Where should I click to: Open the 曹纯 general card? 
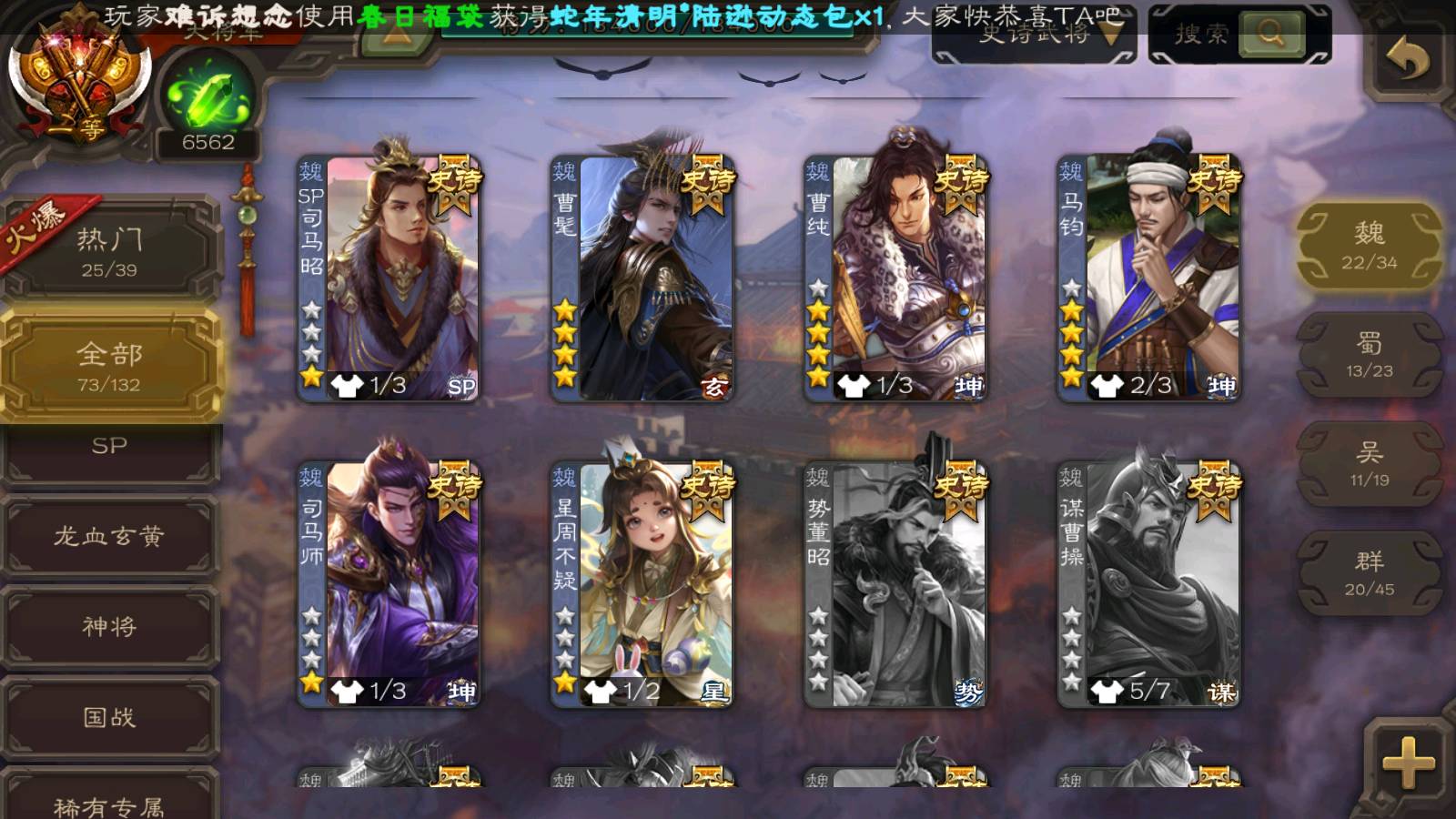pyautogui.click(x=895, y=278)
